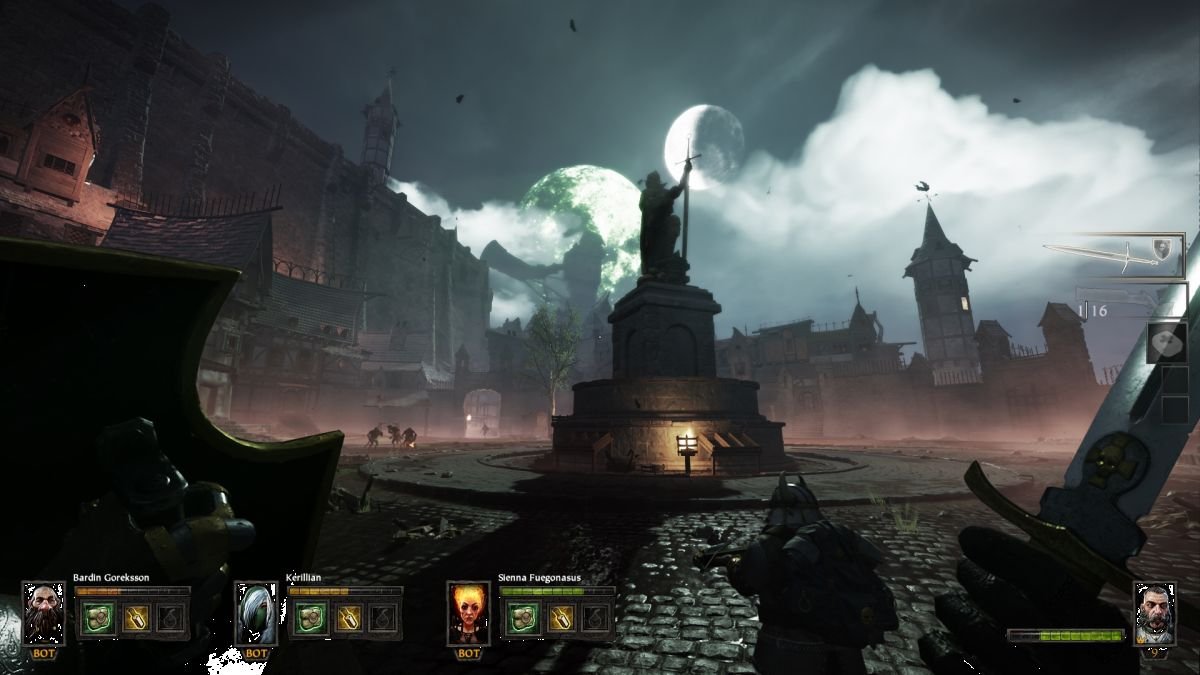Select the sword melee weapon slot
The height and width of the screenshot is (675, 1200).
coord(1113,254)
